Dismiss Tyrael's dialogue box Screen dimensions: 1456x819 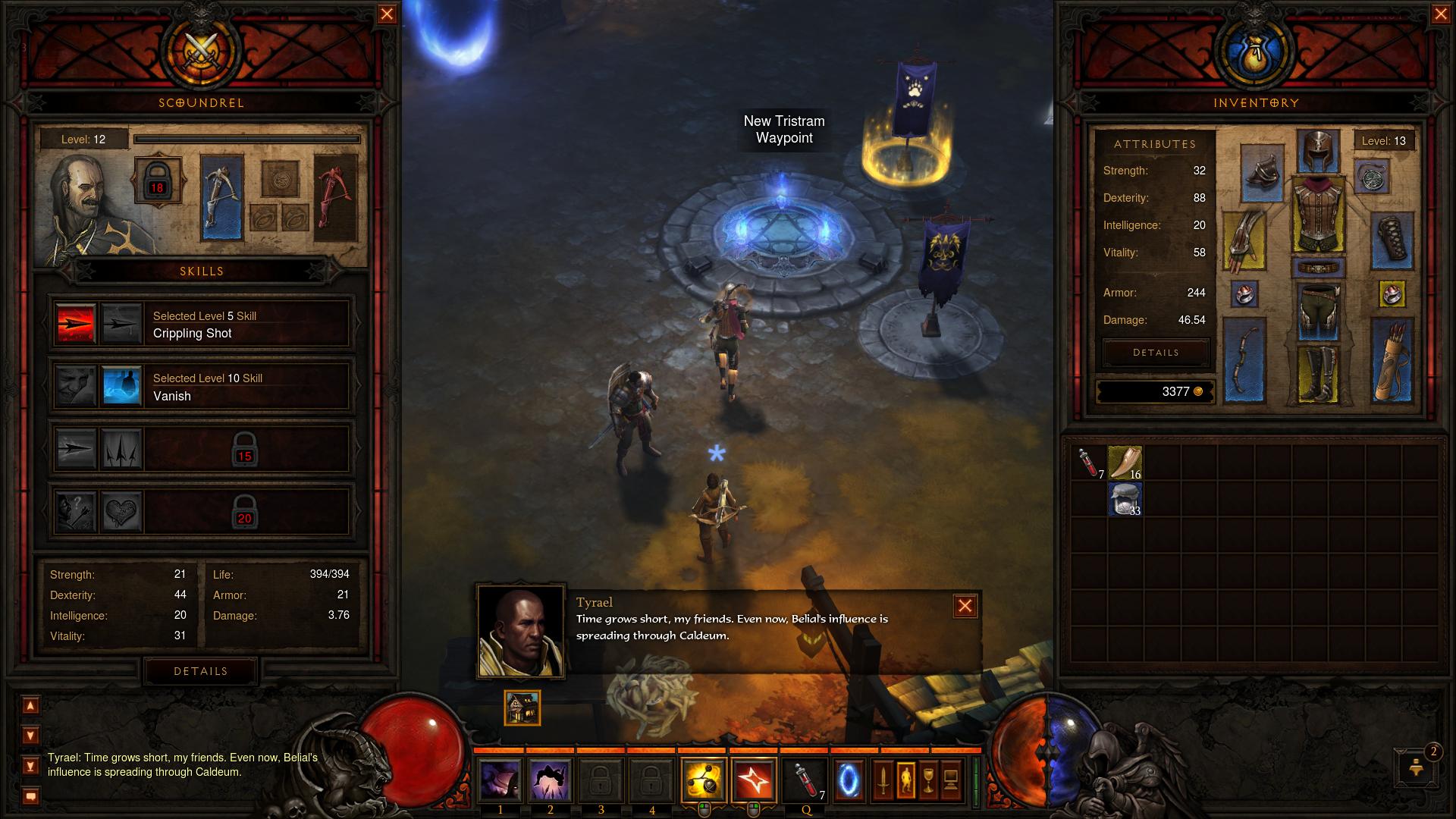click(x=965, y=606)
